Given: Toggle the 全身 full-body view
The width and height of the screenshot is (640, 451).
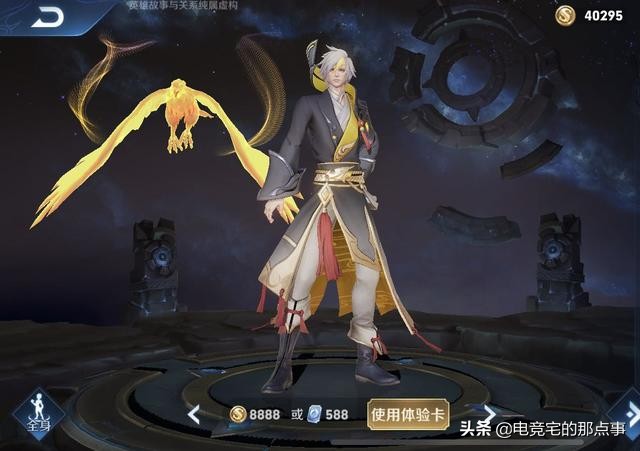Looking at the screenshot, I should (38, 415).
